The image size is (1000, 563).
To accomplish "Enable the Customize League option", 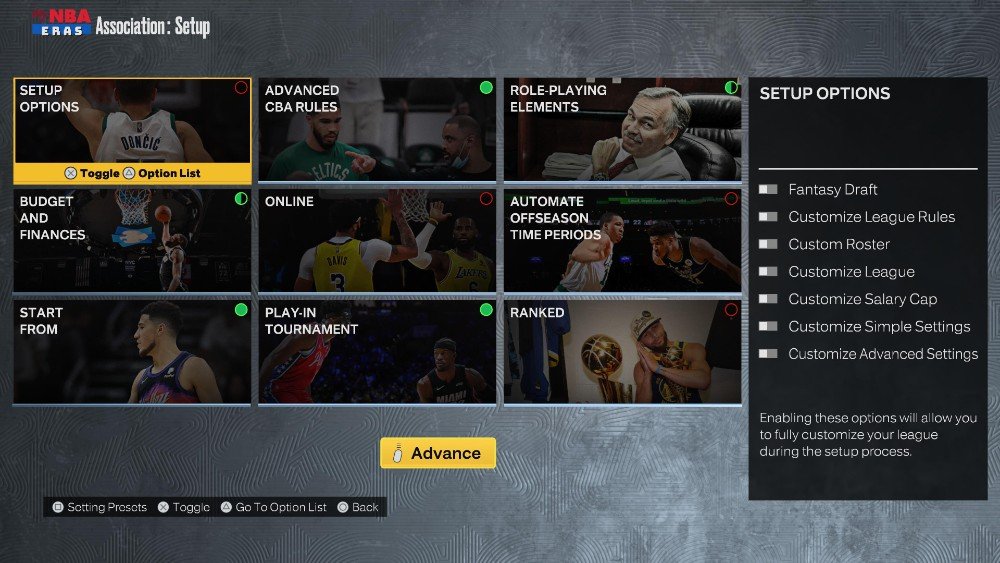I will (x=768, y=272).
